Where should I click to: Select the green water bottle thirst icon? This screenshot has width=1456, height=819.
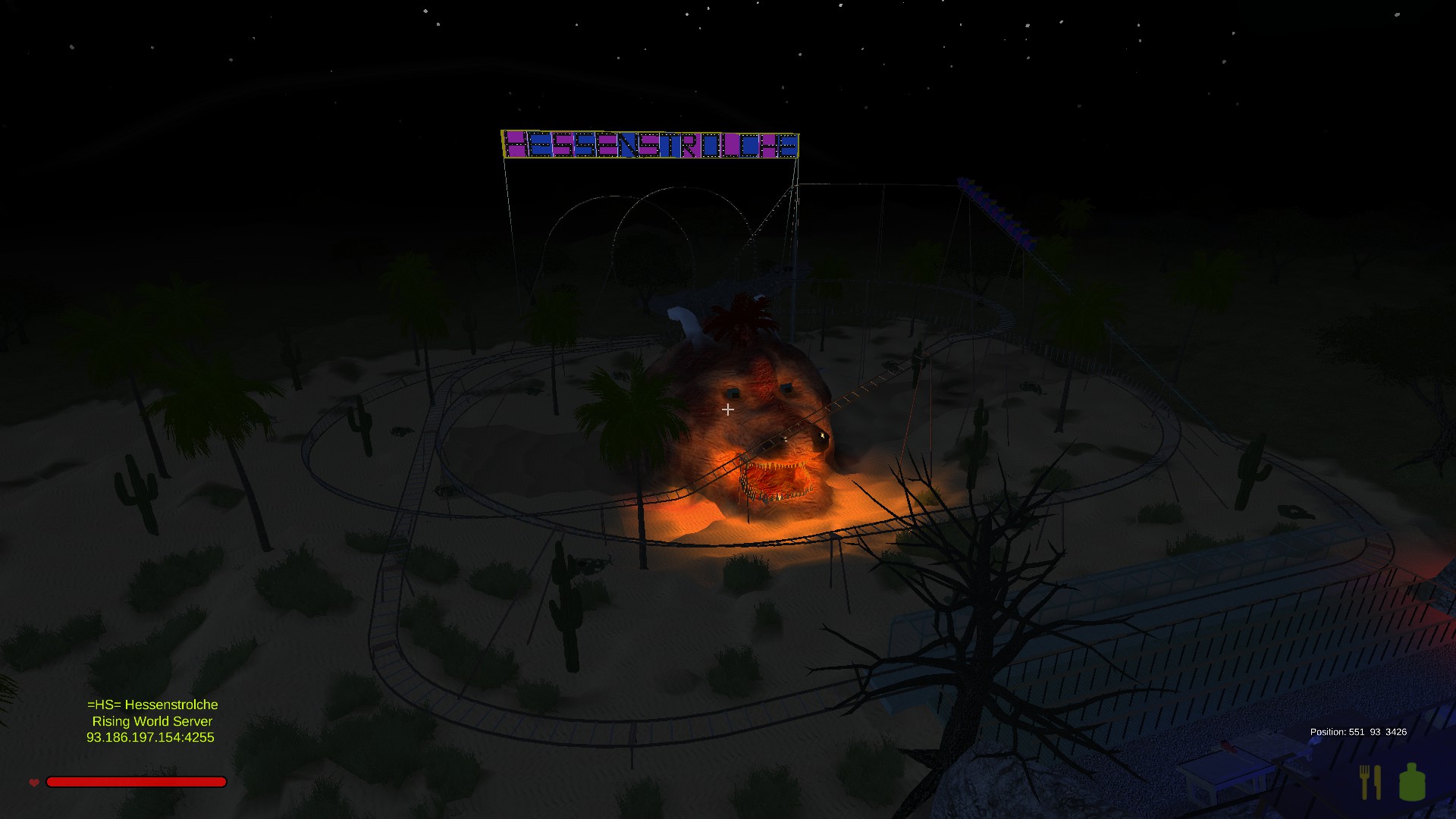click(x=1411, y=782)
